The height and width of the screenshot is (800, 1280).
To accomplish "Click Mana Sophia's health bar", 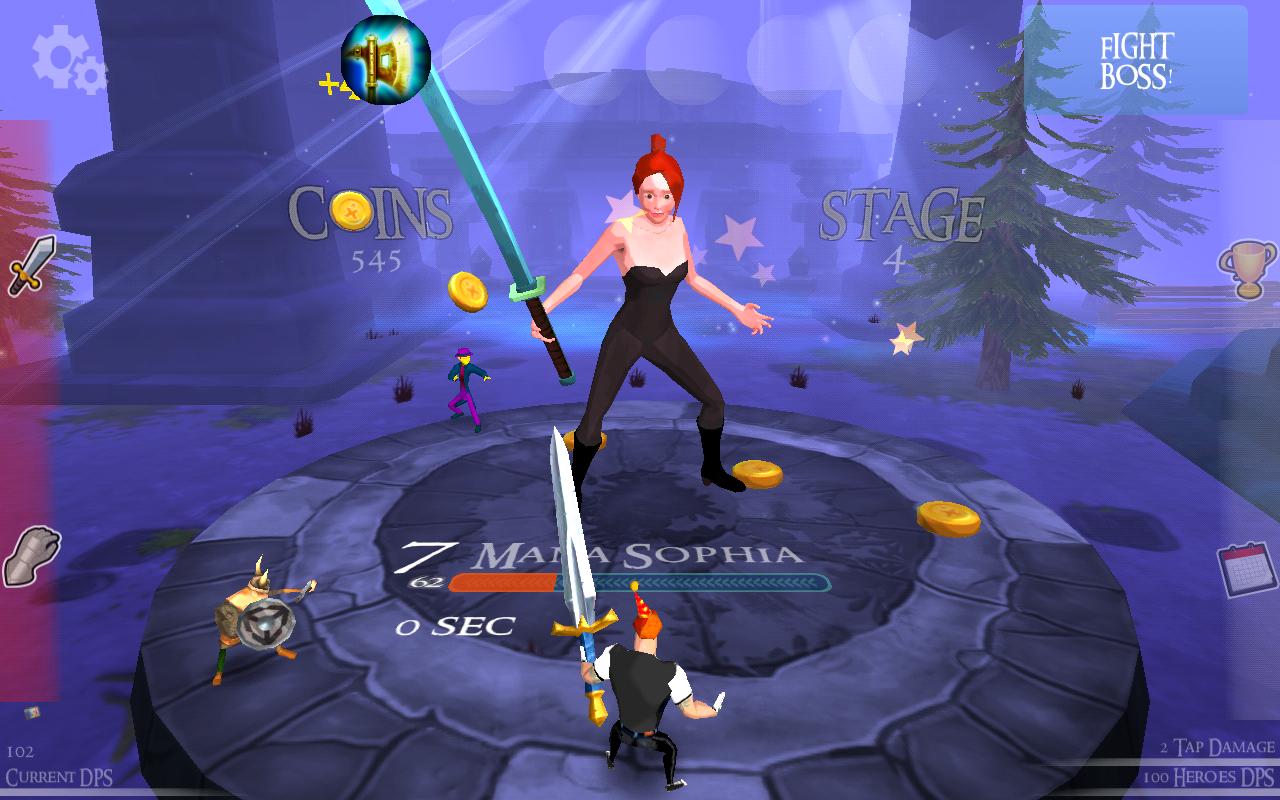I will pos(640,578).
